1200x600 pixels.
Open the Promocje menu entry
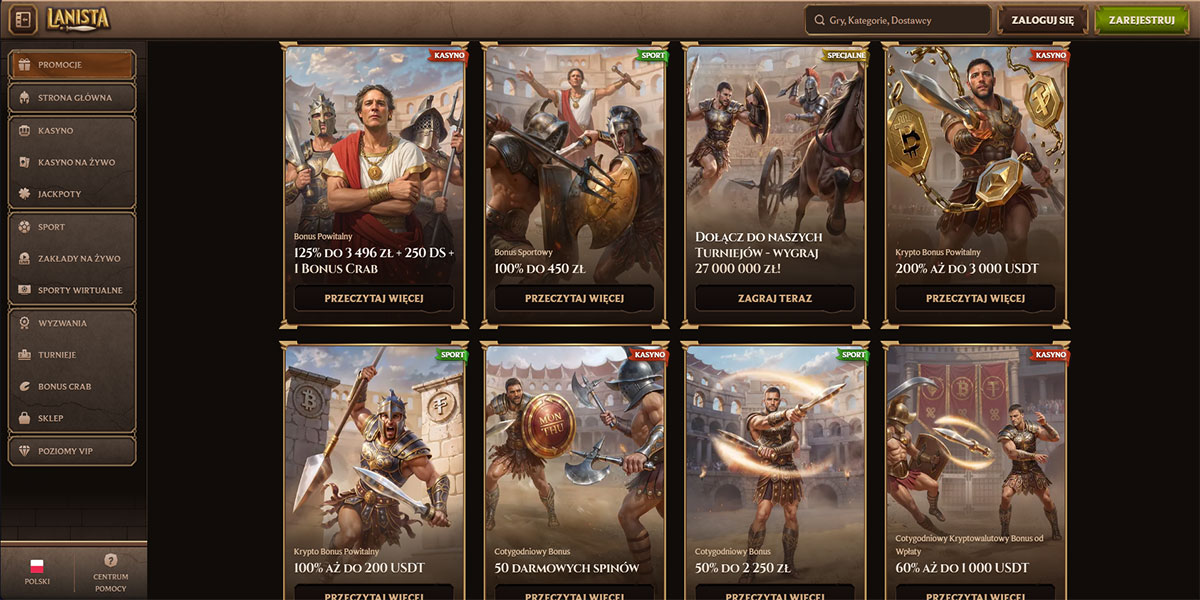click(x=71, y=65)
